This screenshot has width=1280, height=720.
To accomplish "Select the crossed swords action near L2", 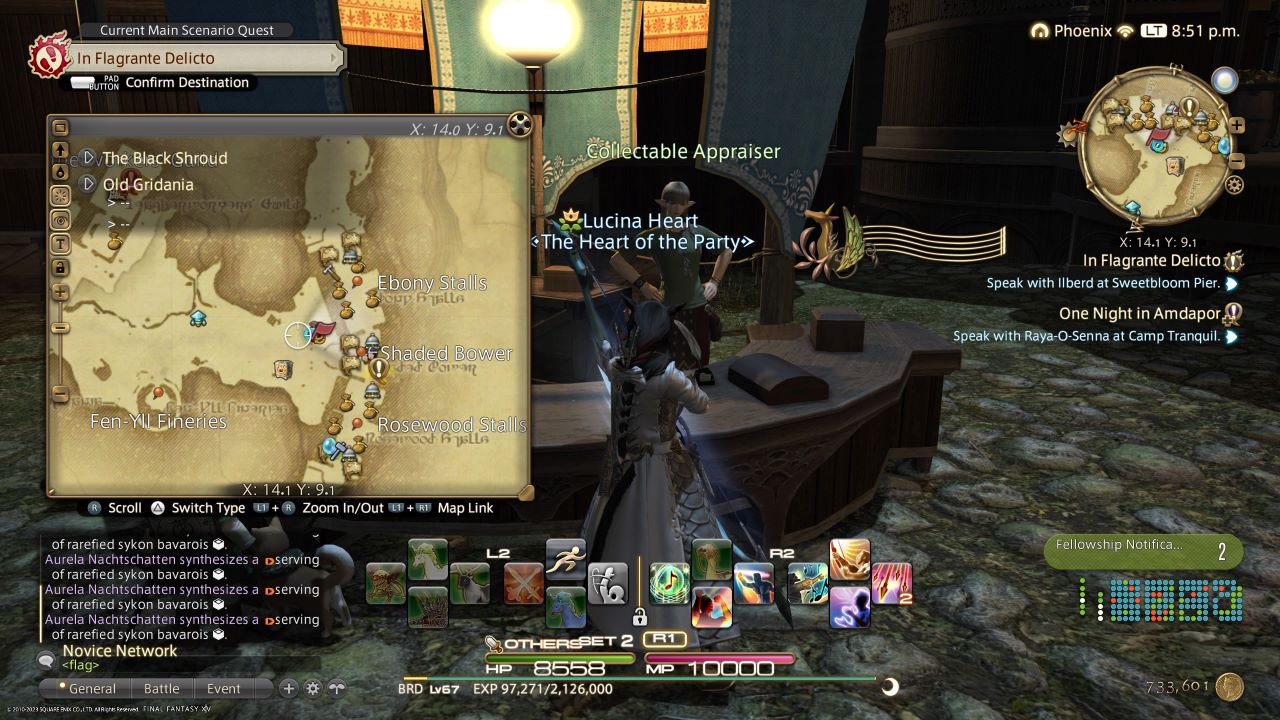I will pyautogui.click(x=523, y=585).
